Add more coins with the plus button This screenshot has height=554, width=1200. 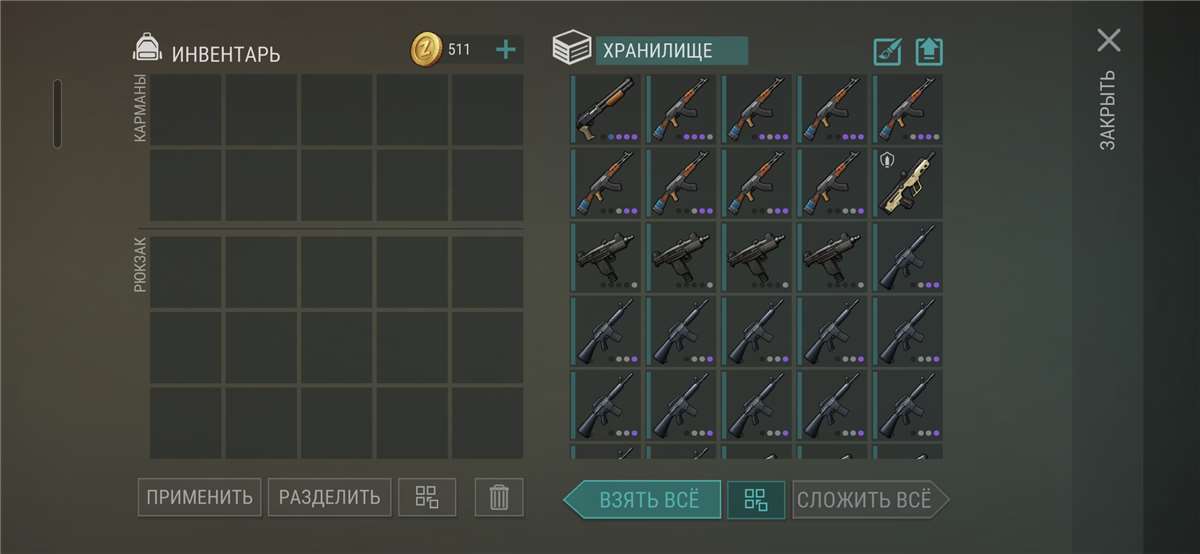pyautogui.click(x=506, y=49)
